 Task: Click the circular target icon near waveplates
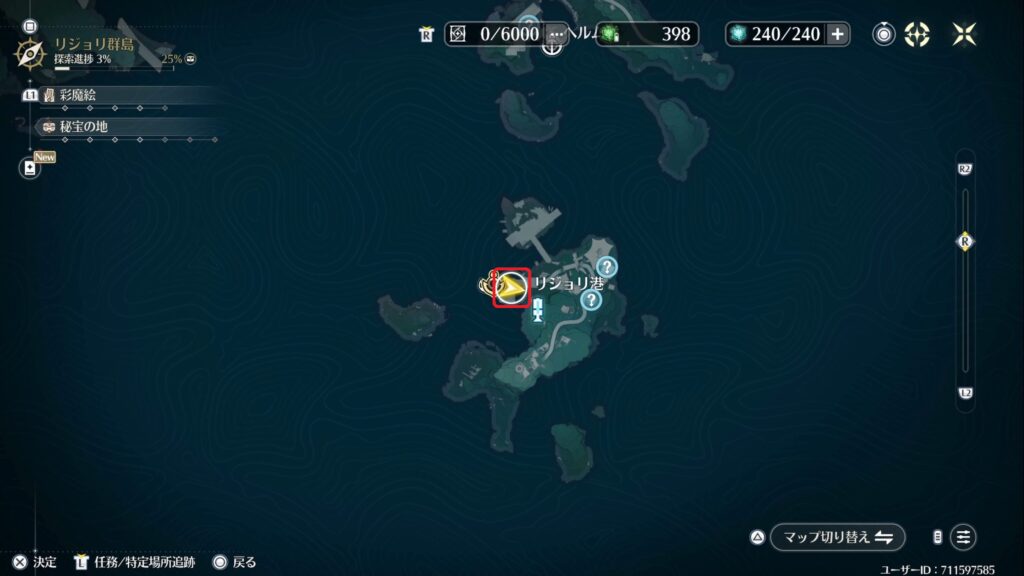[884, 34]
